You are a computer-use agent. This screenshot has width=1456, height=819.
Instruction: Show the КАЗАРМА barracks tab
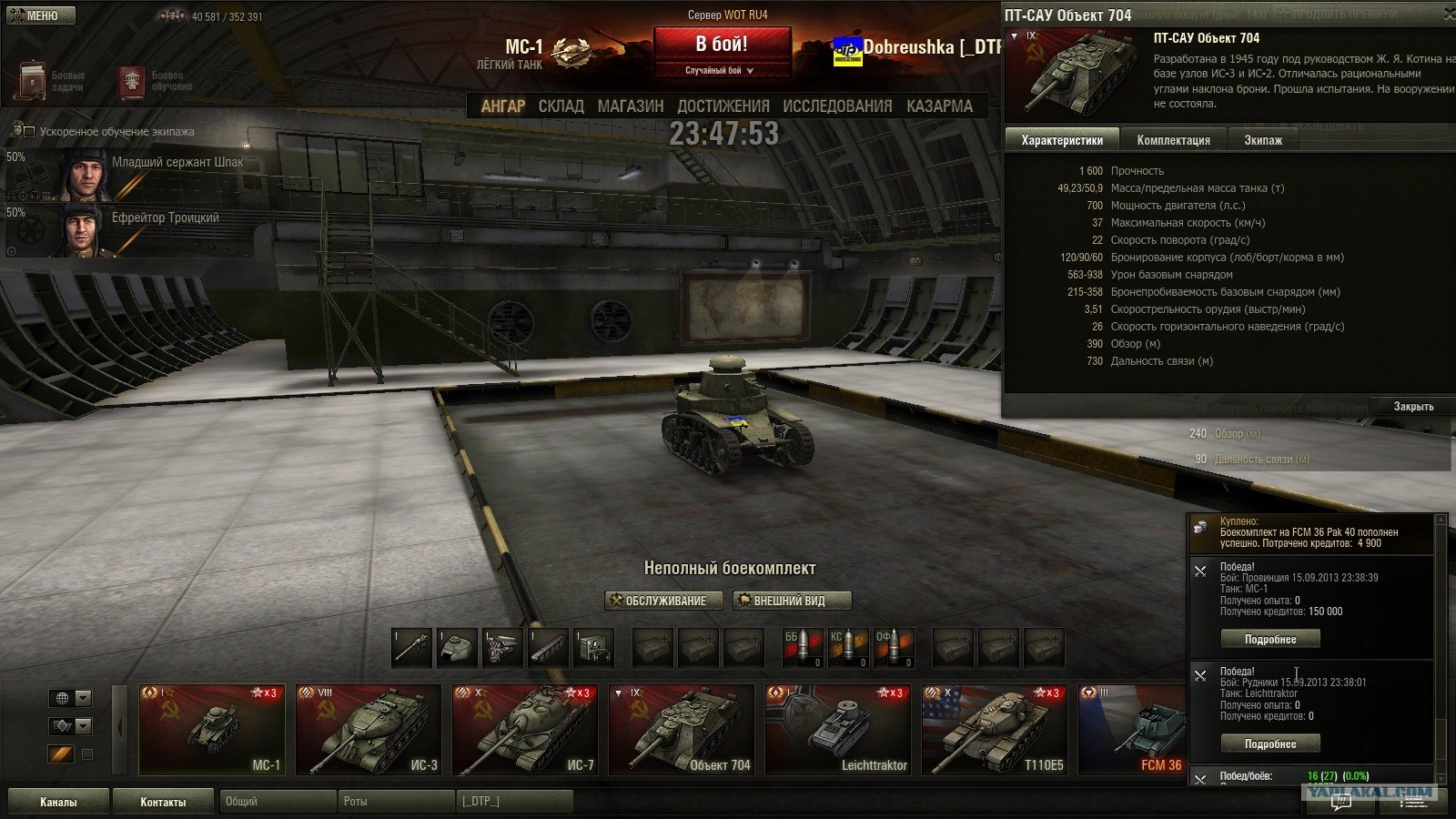(x=939, y=106)
